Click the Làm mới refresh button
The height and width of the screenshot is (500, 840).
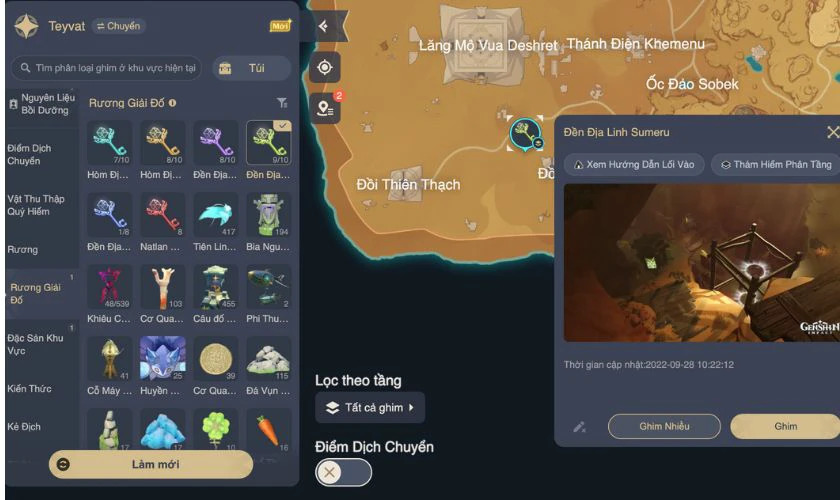pos(150,464)
